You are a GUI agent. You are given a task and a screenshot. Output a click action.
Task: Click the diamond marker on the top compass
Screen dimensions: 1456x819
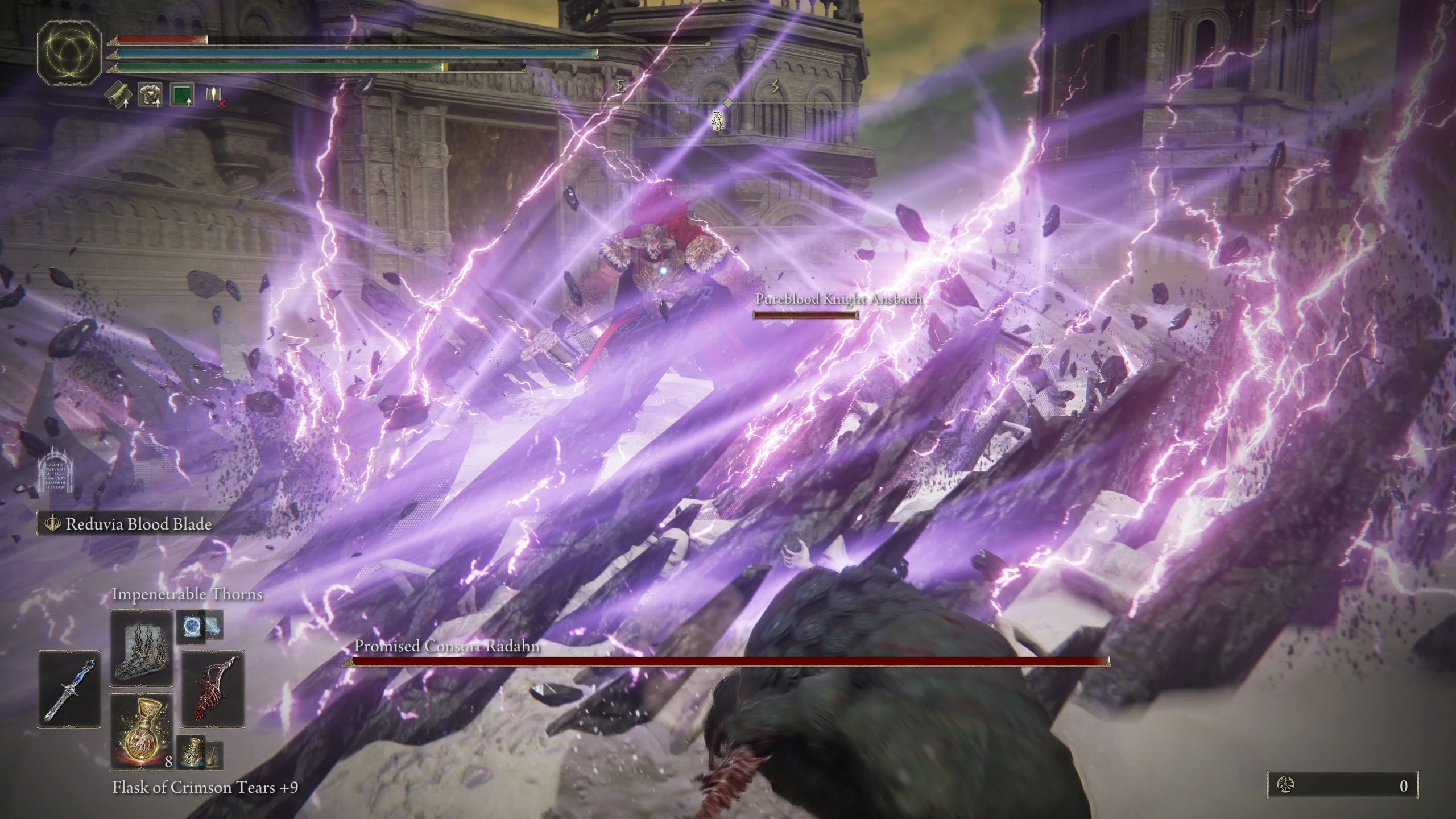[729, 104]
